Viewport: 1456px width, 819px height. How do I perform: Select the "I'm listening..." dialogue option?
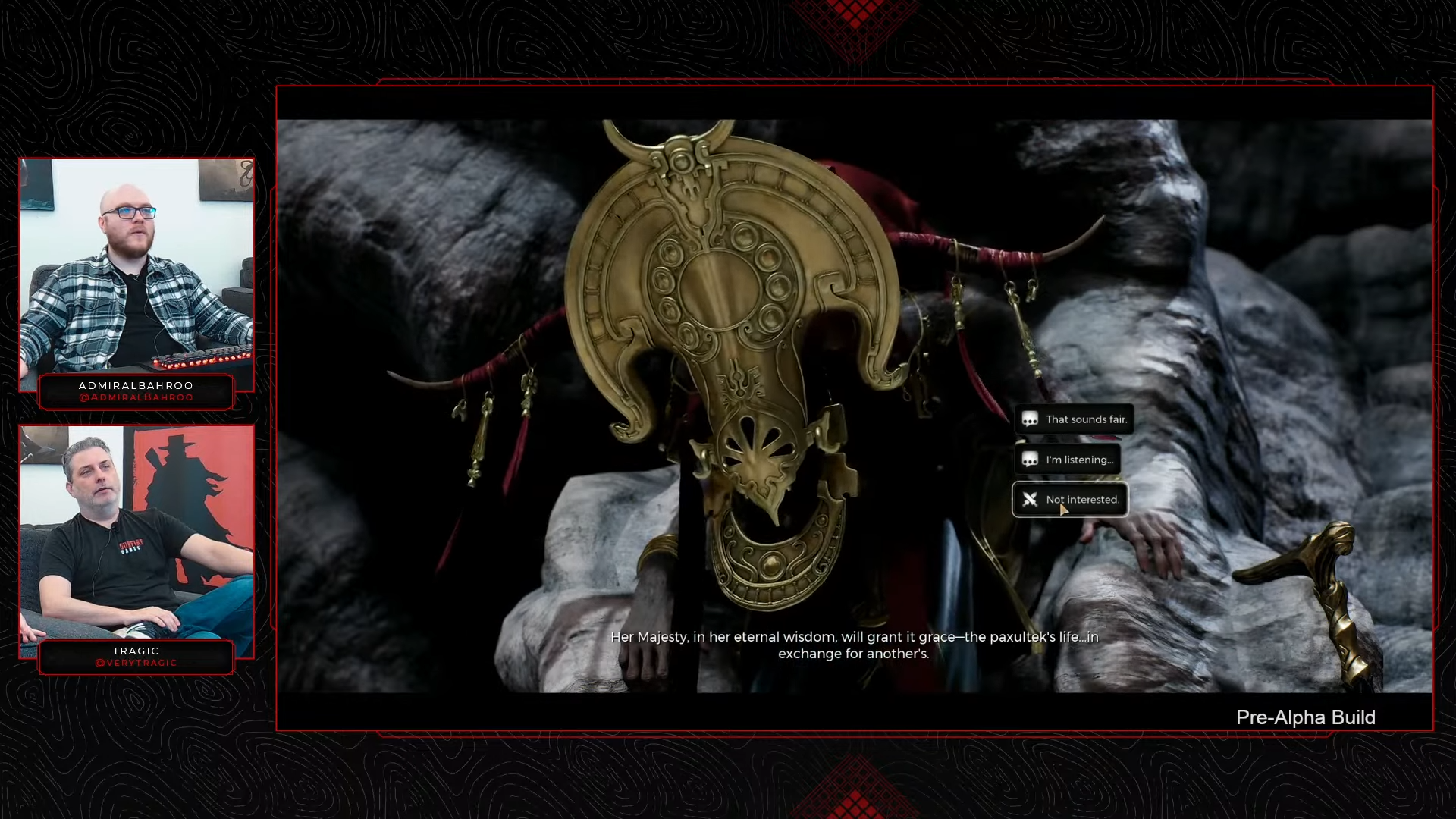coord(1068,460)
